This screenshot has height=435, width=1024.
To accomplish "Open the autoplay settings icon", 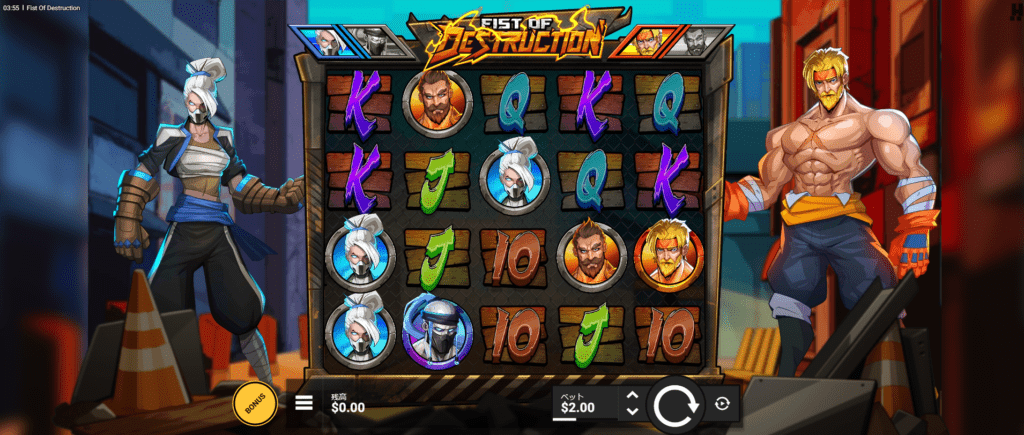I will [x=723, y=404].
